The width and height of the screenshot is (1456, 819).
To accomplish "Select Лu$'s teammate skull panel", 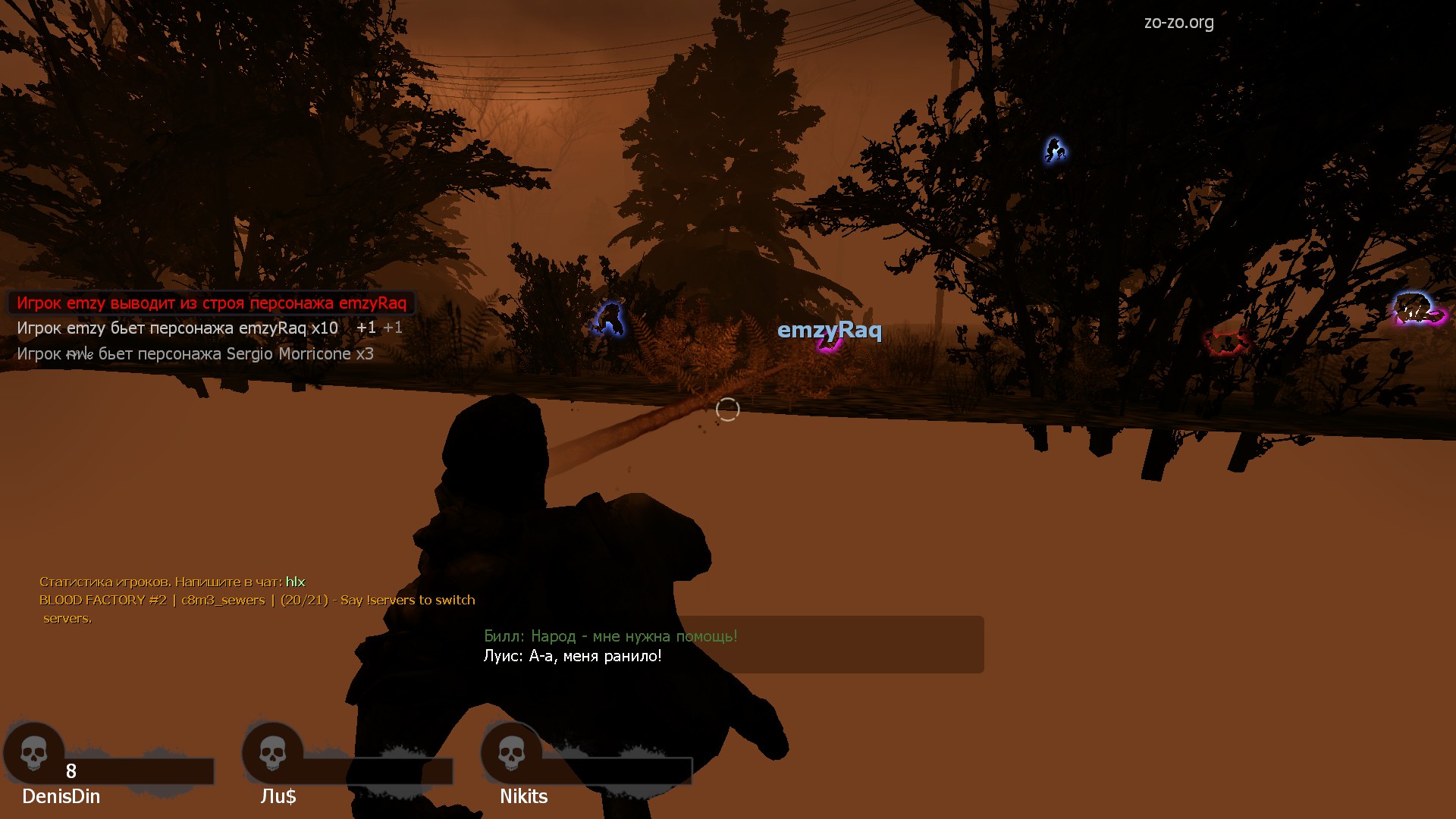I will (273, 754).
